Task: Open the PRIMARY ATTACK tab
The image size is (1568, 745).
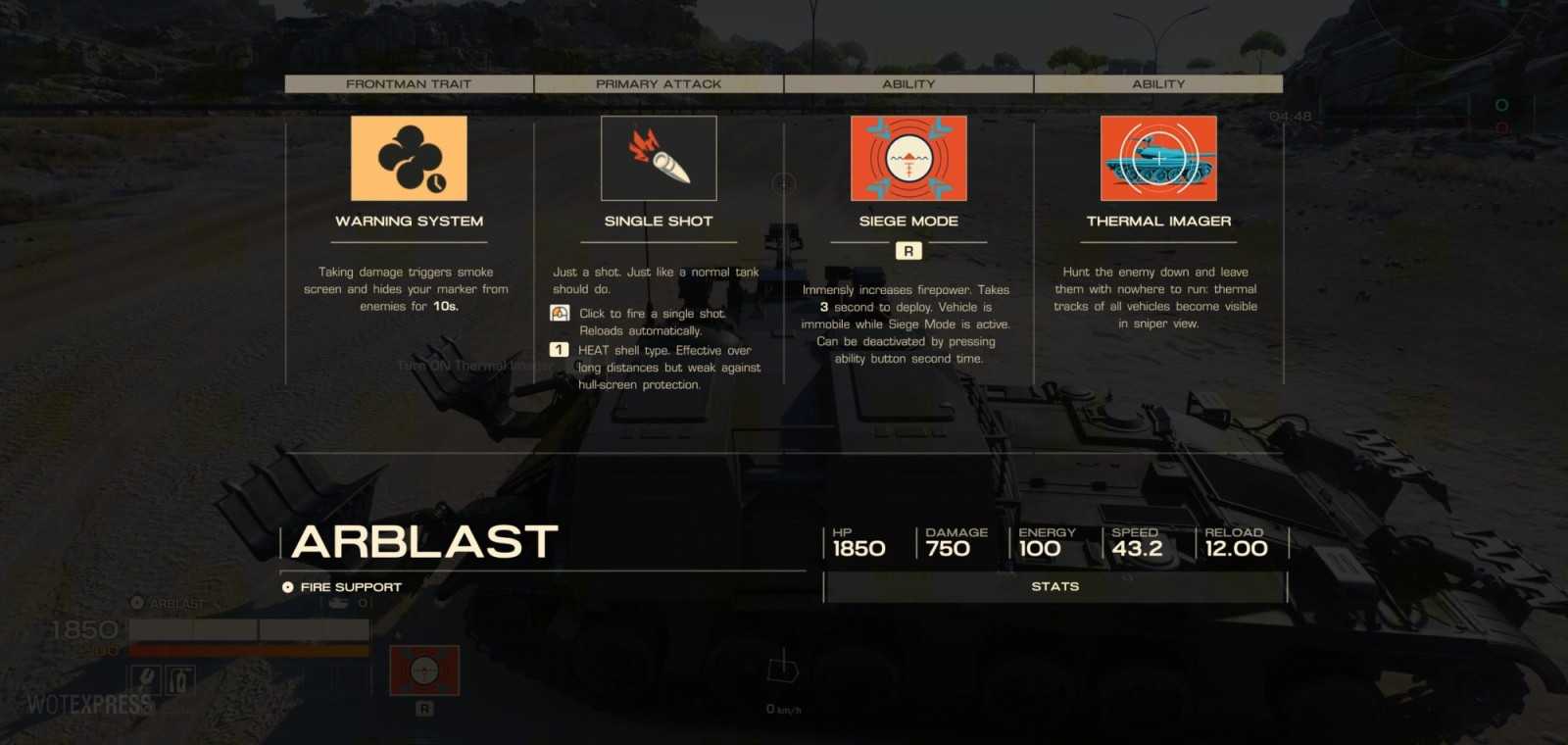Action: (x=658, y=83)
